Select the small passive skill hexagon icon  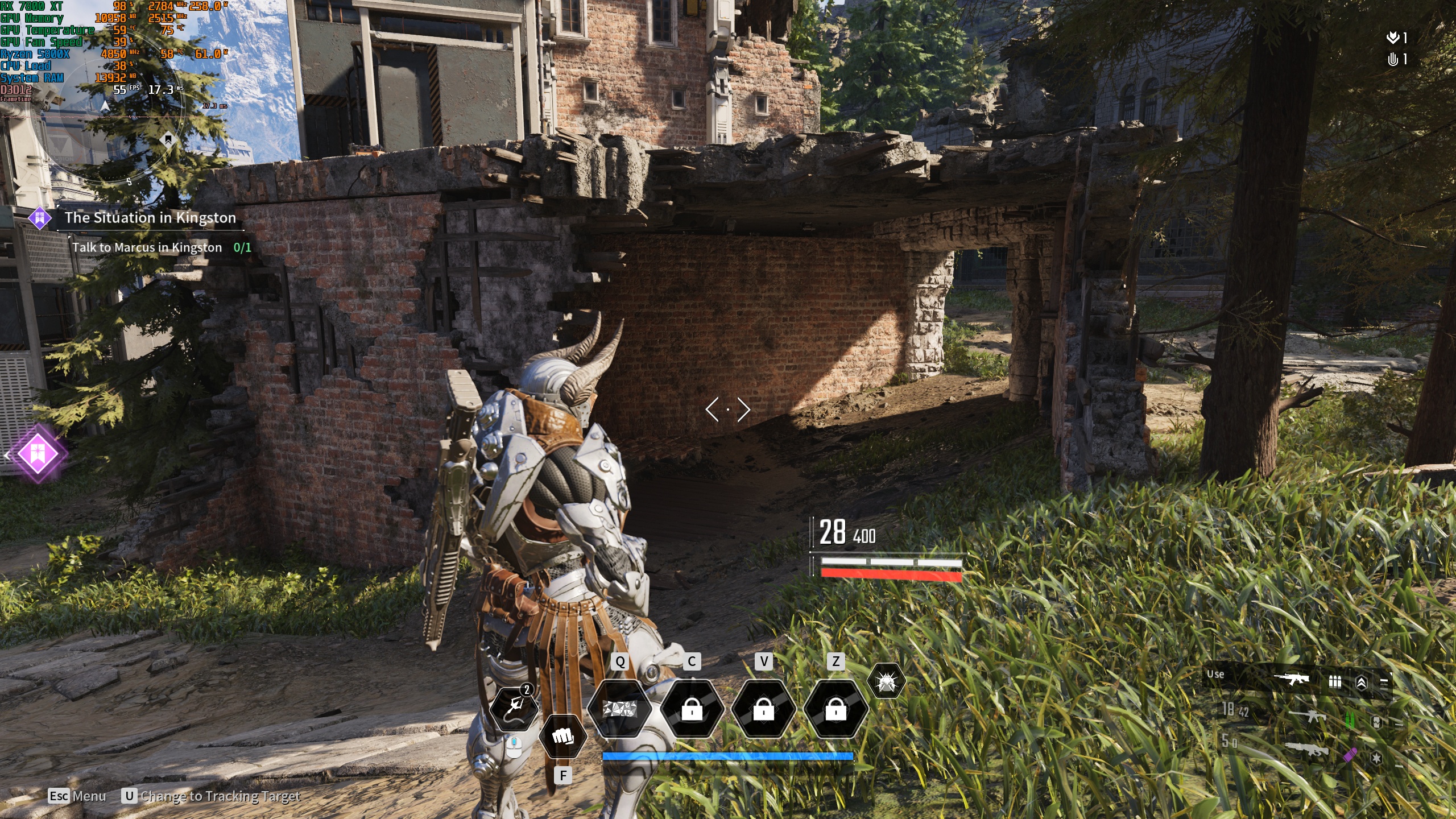coord(886,681)
